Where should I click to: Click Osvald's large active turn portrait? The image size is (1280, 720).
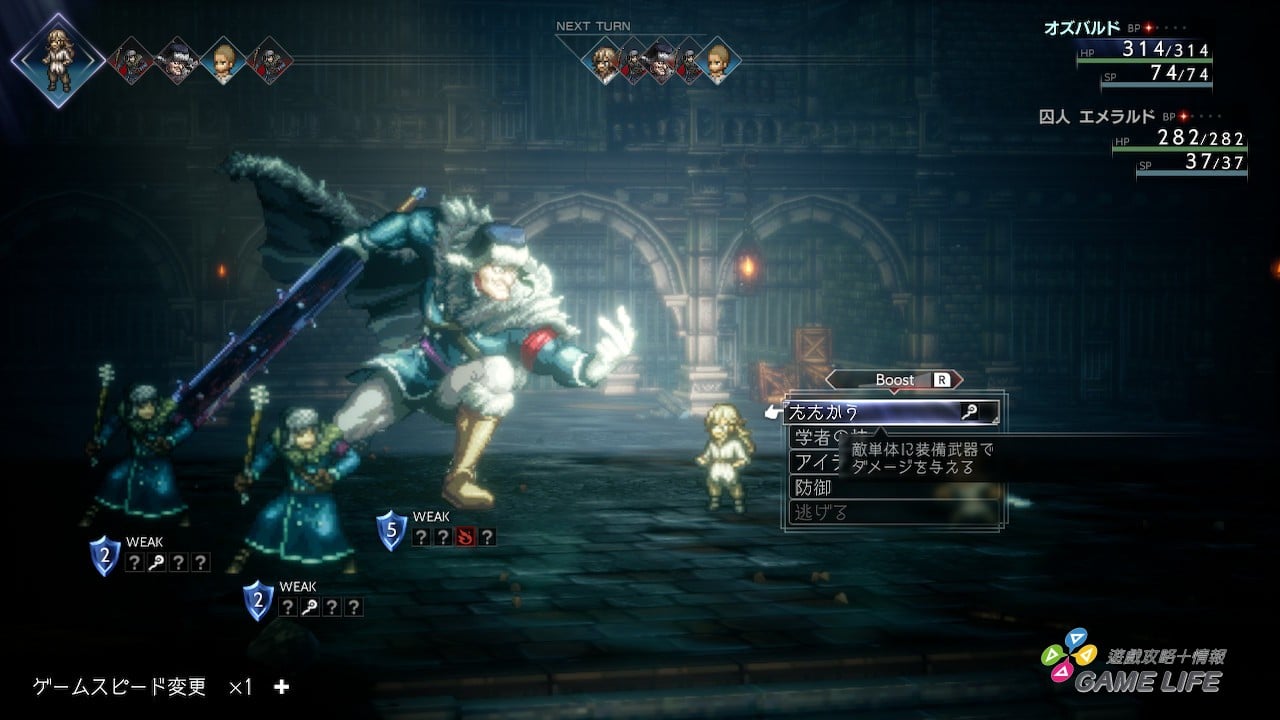tap(58, 60)
